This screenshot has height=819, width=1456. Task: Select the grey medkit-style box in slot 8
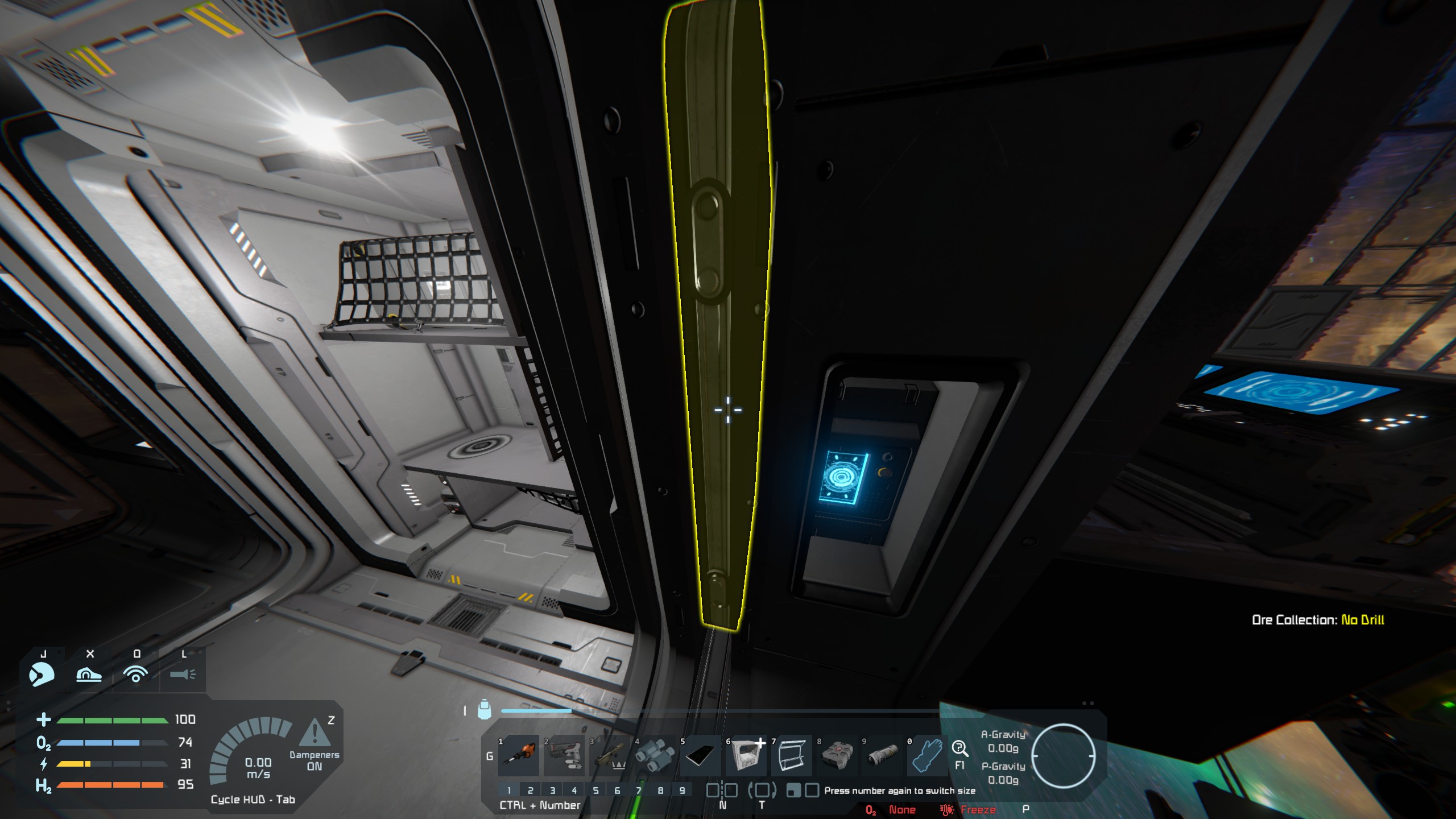pos(837,756)
